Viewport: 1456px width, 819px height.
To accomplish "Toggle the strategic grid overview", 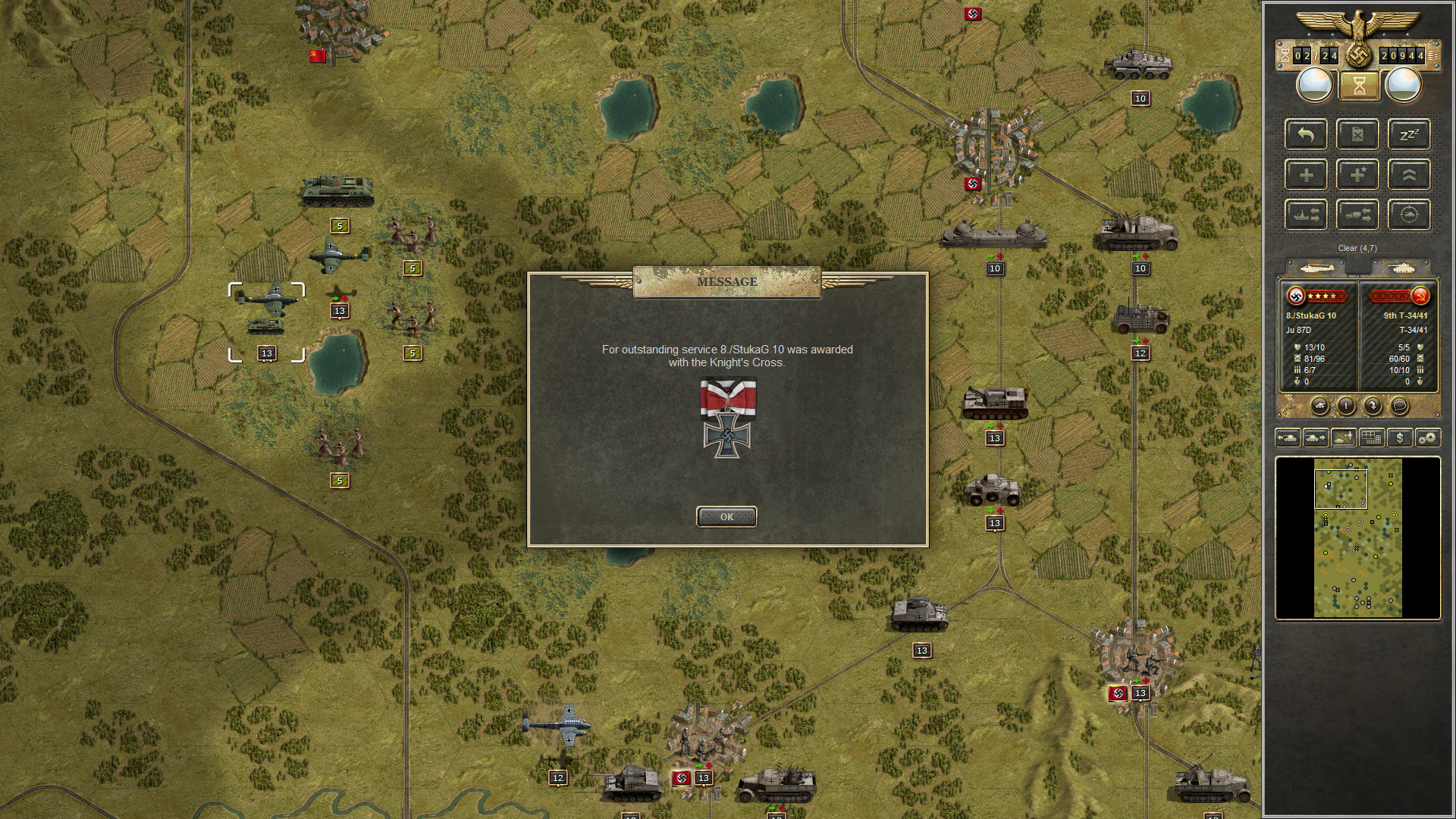I will coord(1372,438).
